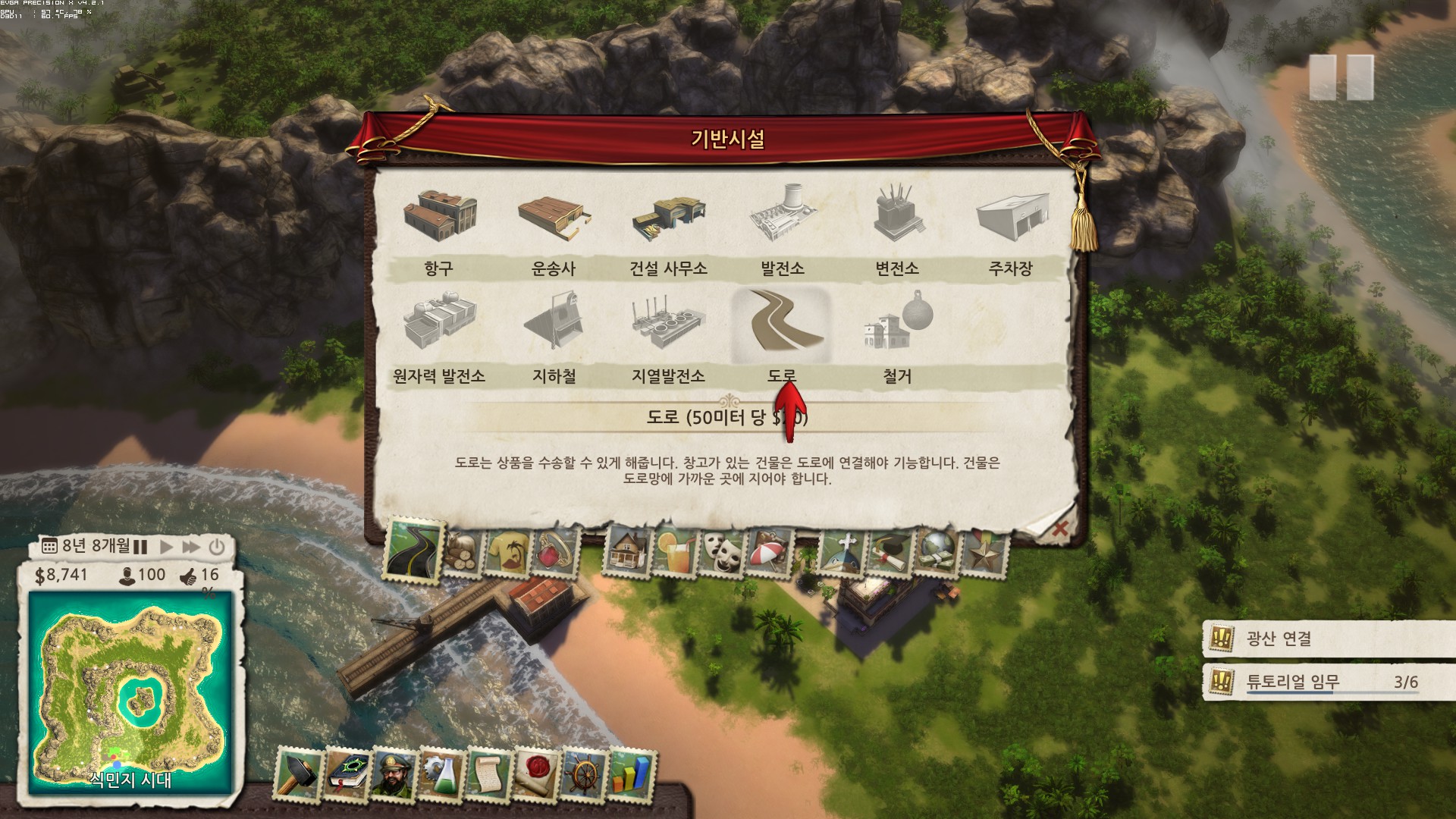Image resolution: width=1456 pixels, height=819 pixels.
Task: Set the game speed to fast-forward
Action: point(191,546)
